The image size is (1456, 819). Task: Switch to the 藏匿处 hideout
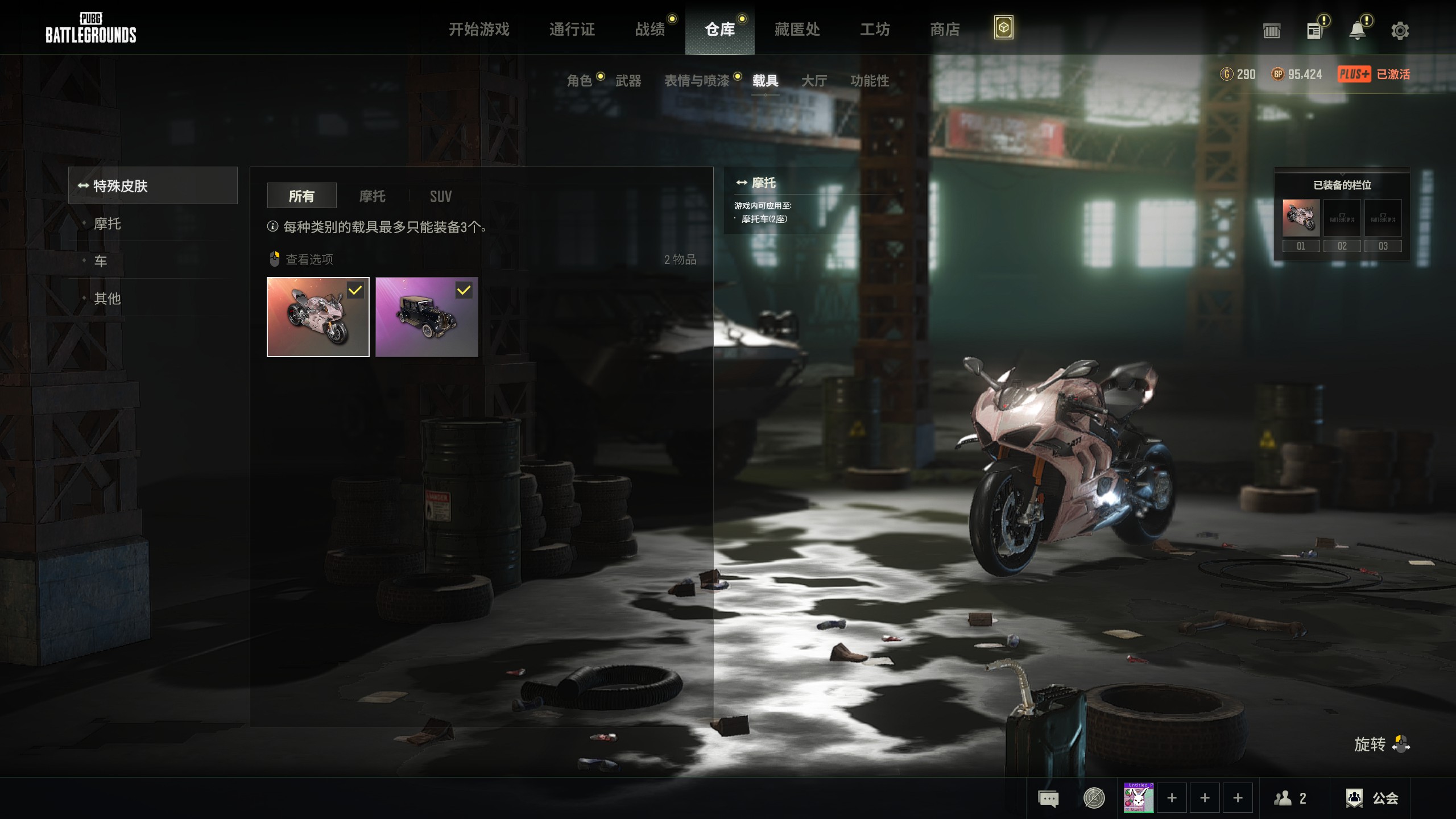tap(797, 29)
